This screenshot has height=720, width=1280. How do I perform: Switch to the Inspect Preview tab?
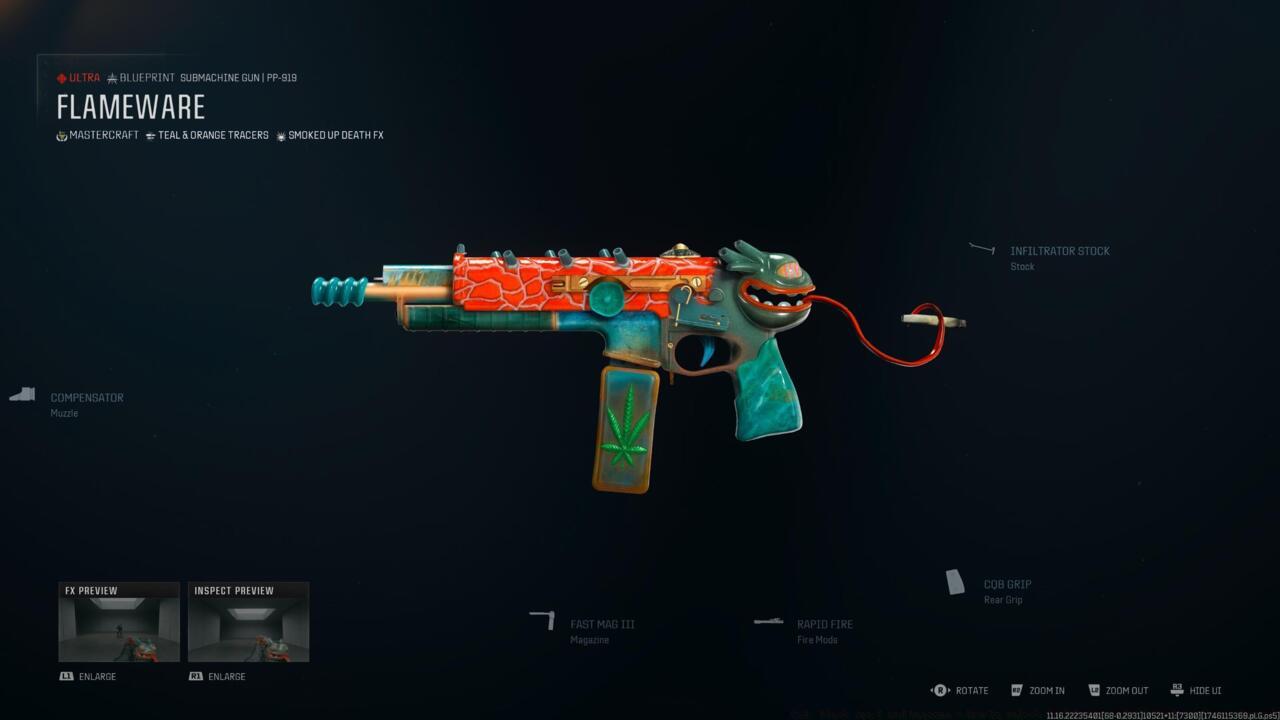click(234, 590)
